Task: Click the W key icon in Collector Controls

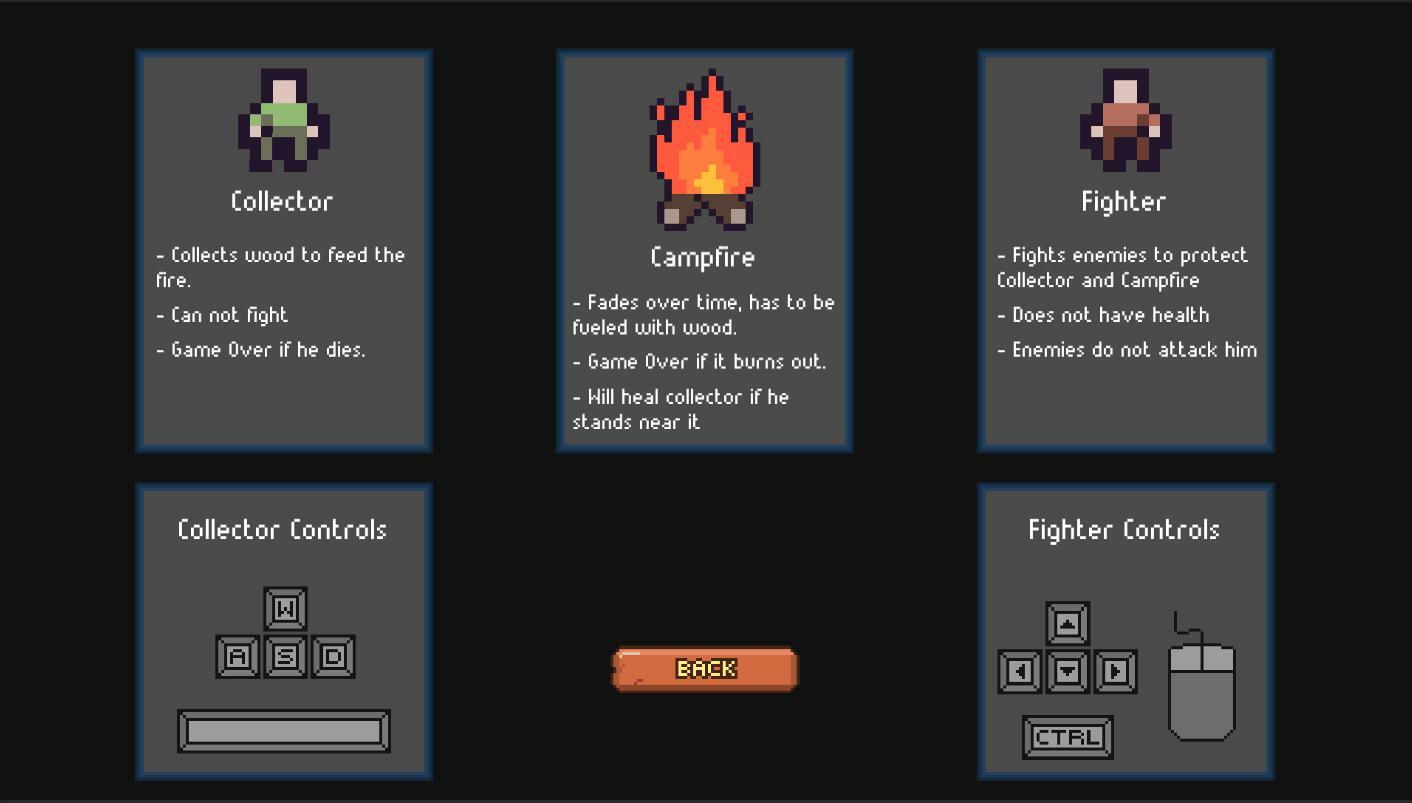Action: pyautogui.click(x=283, y=607)
